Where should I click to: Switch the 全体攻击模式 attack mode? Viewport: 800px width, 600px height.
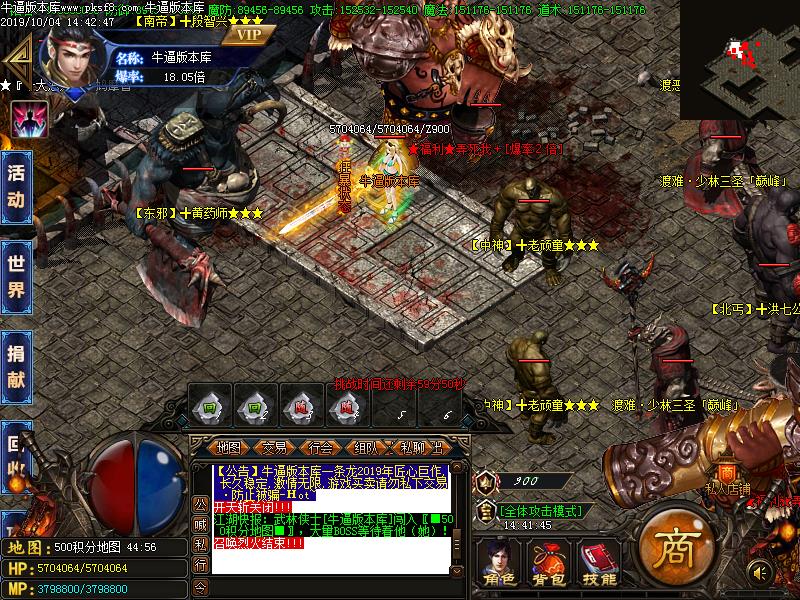click(x=540, y=510)
